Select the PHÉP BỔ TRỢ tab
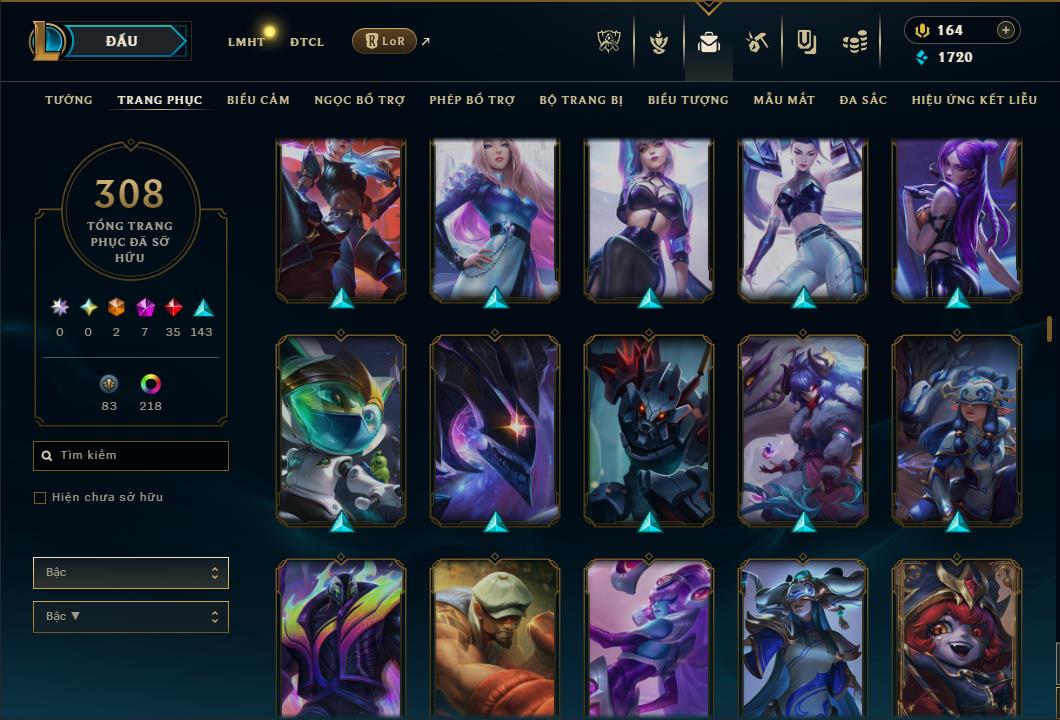Screen dimensions: 1060x720 click(472, 100)
